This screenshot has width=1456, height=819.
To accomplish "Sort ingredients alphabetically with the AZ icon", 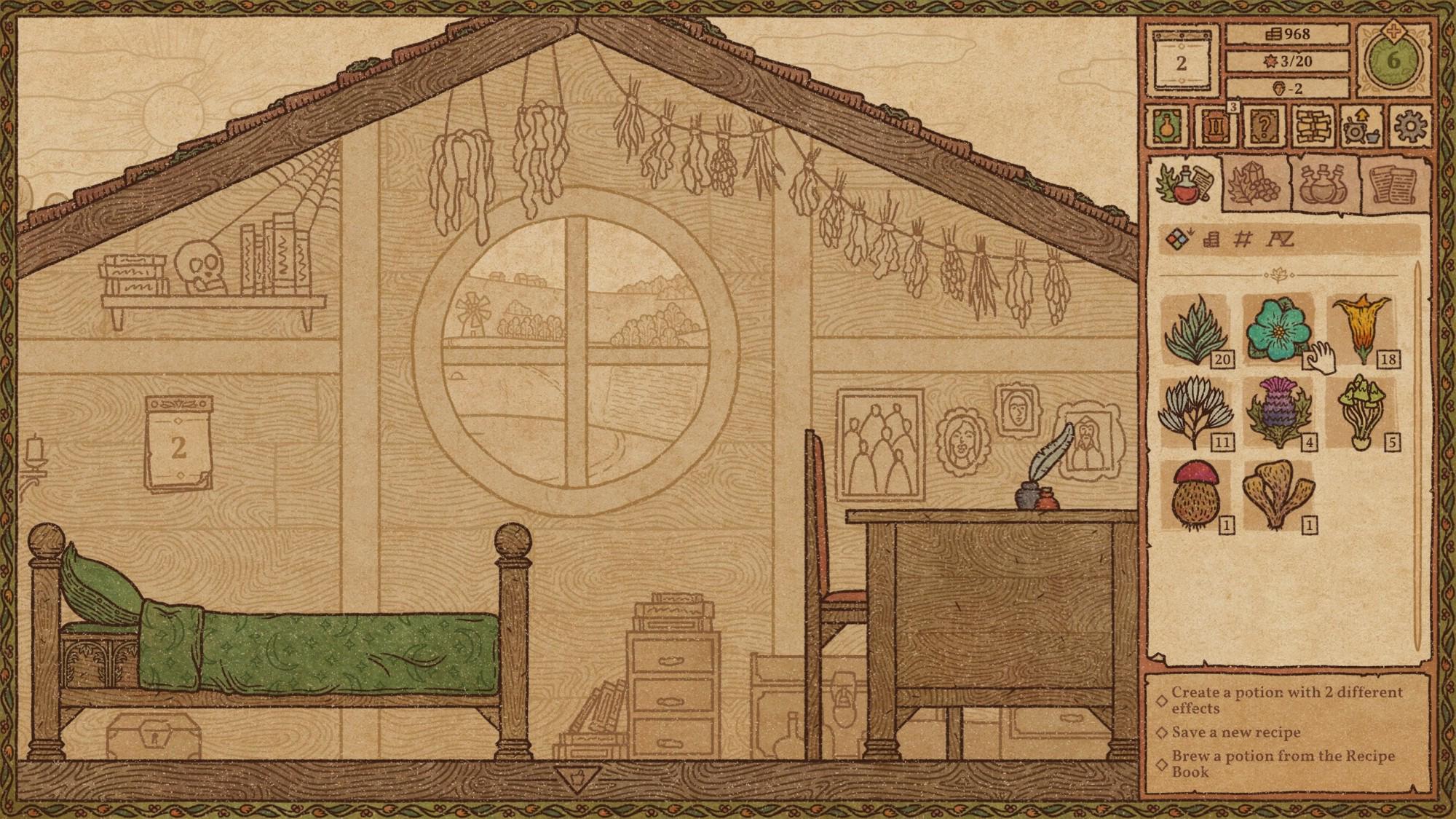I will pos(1281,238).
